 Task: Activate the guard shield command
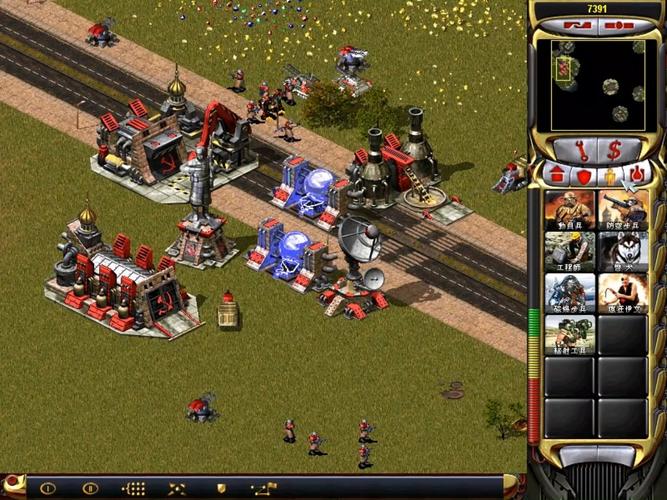coord(222,489)
